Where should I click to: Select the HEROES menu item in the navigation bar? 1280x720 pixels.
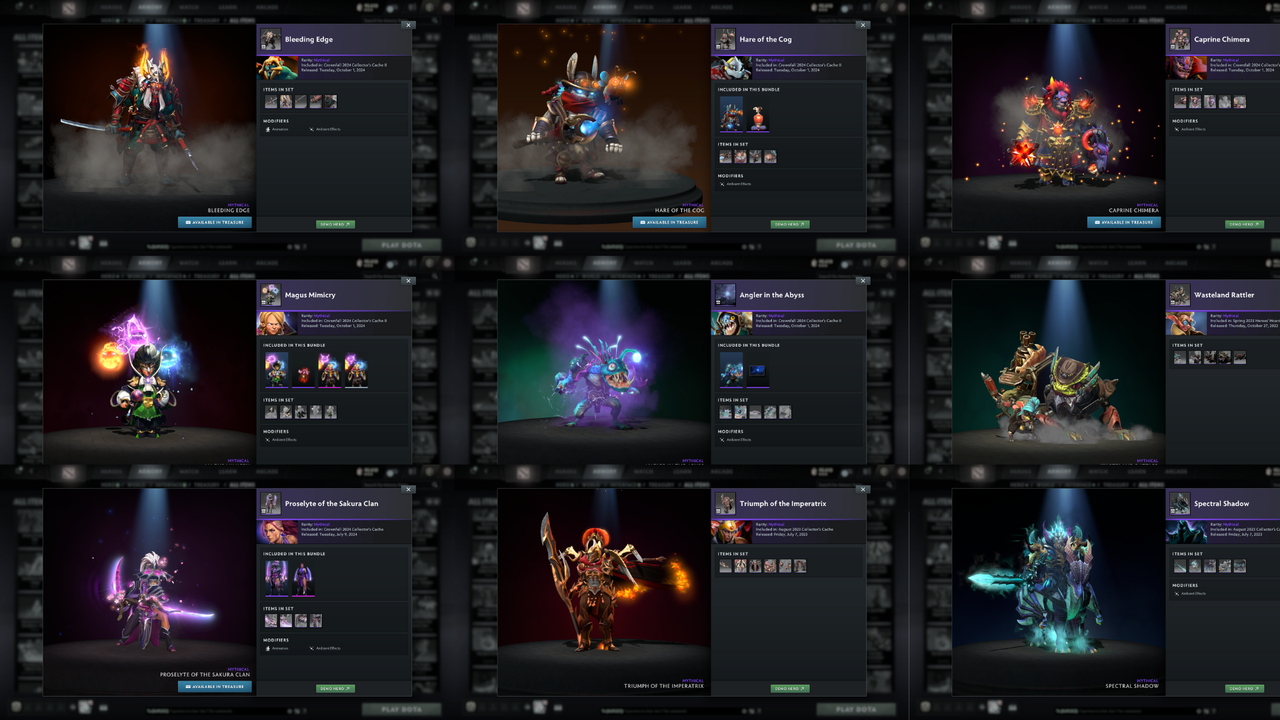tap(111, 7)
